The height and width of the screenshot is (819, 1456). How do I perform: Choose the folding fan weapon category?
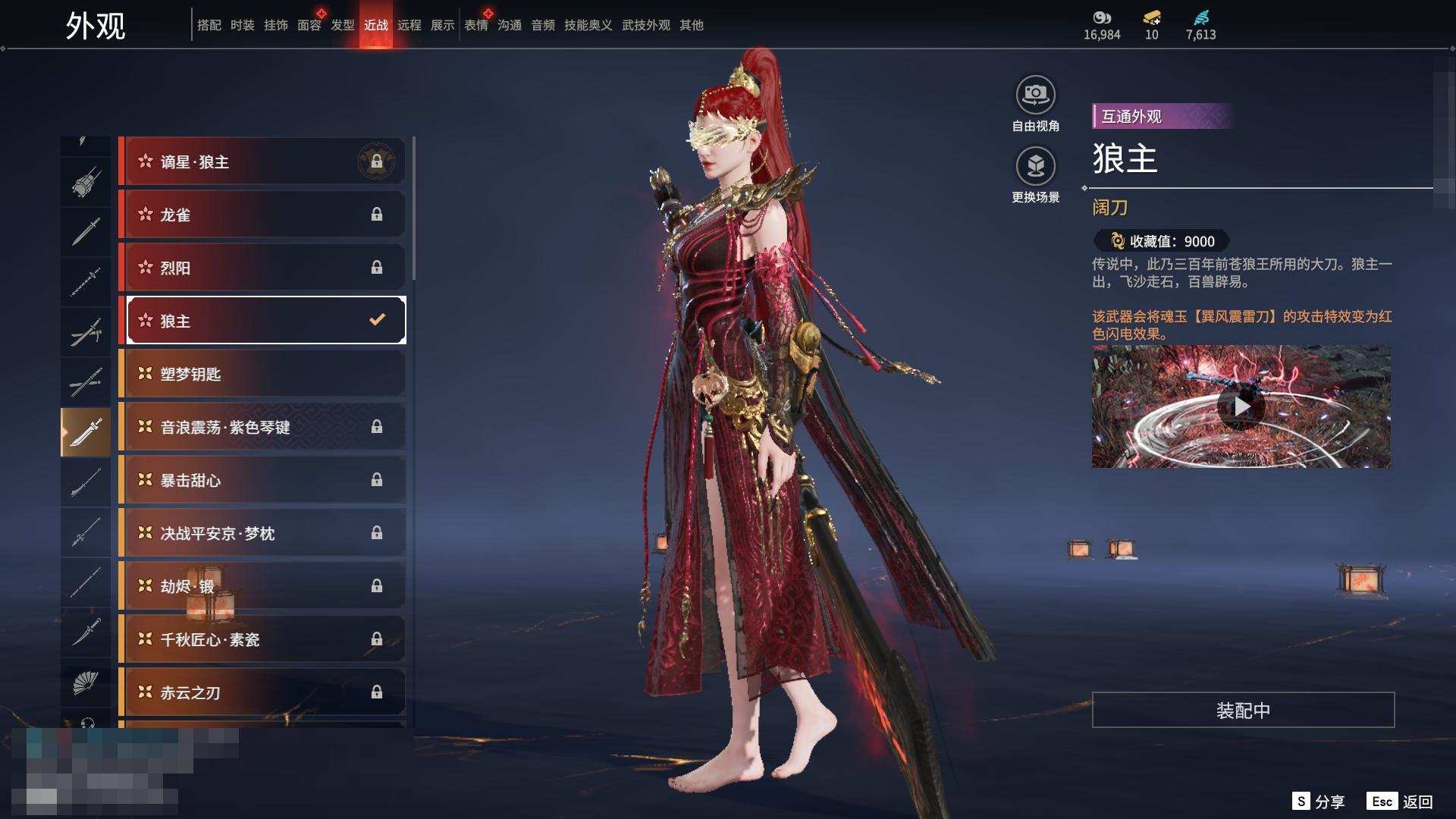(x=86, y=683)
